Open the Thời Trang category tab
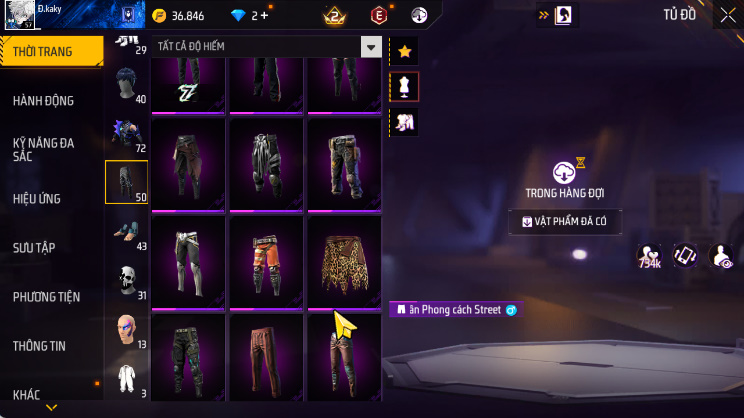Image resolution: width=744 pixels, height=418 pixels. [x=52, y=51]
